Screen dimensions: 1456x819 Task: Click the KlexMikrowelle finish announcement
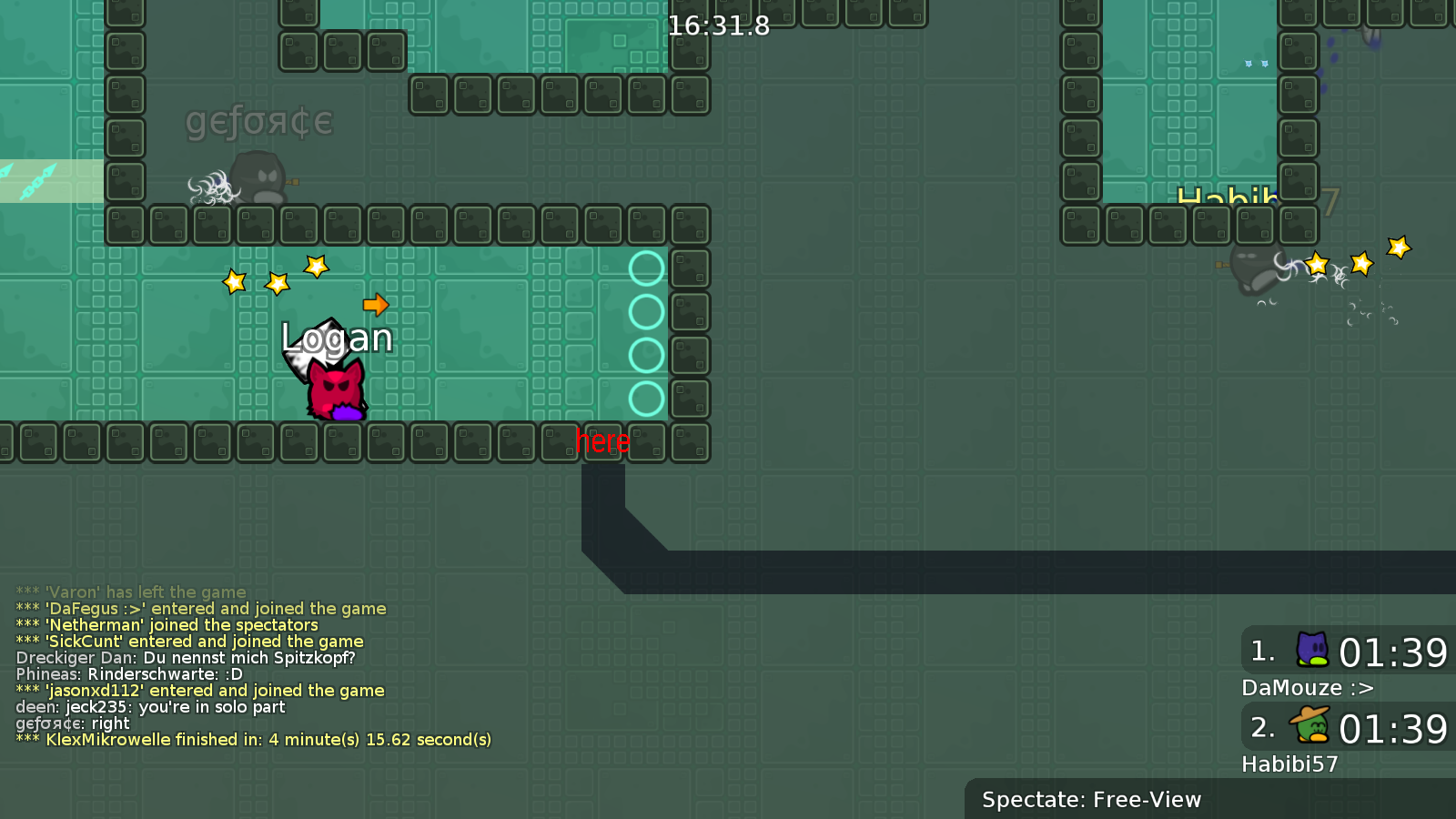point(252,740)
